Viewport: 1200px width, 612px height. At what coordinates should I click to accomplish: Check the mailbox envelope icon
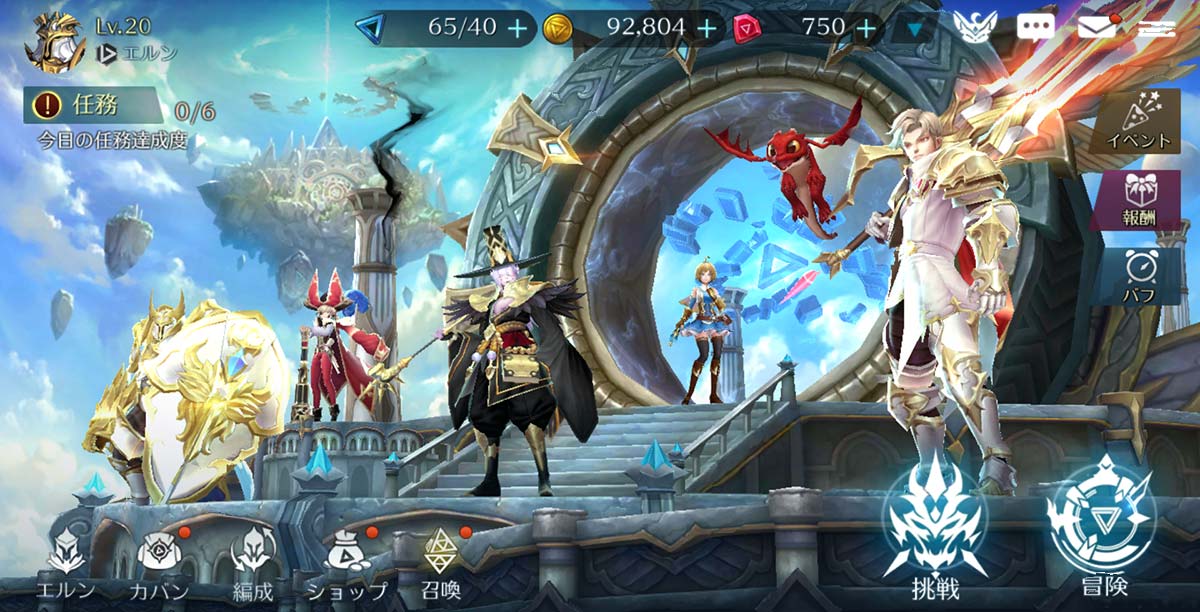click(x=1097, y=27)
